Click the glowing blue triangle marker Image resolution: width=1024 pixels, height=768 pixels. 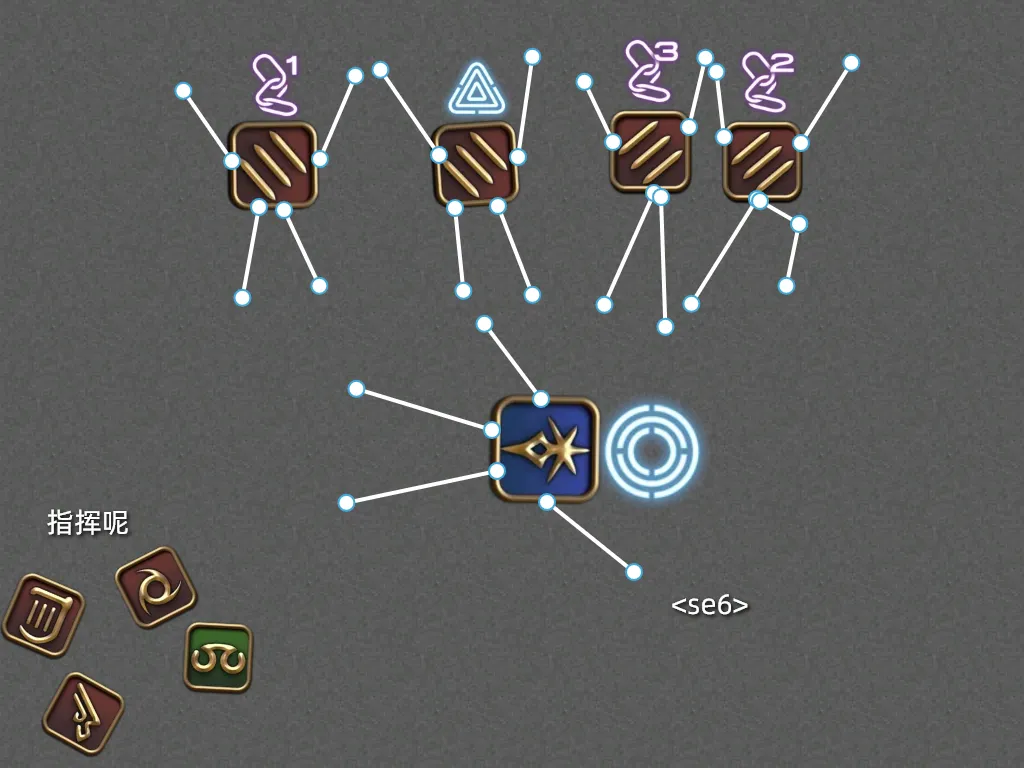pos(476,92)
